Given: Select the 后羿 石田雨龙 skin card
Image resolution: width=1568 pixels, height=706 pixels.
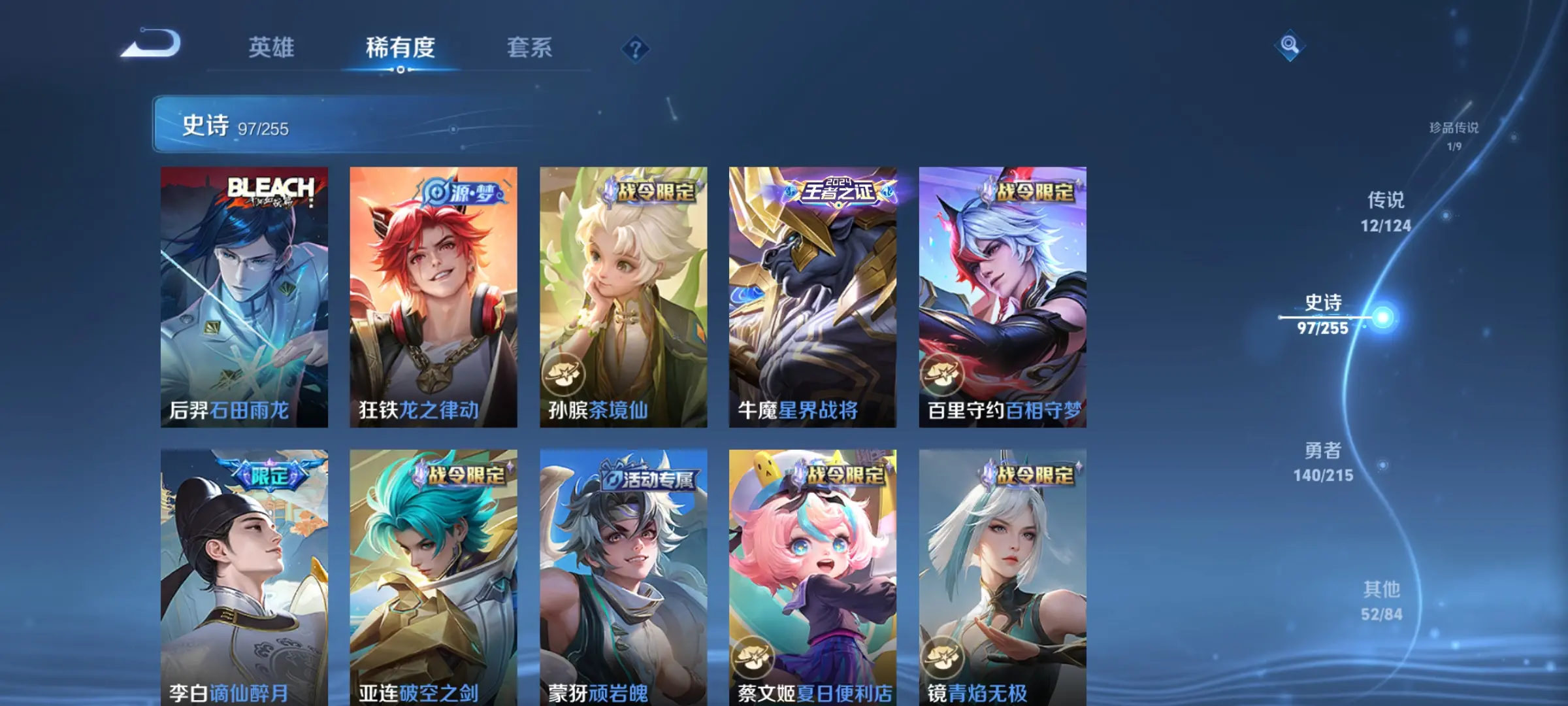Looking at the screenshot, I should point(244,297).
